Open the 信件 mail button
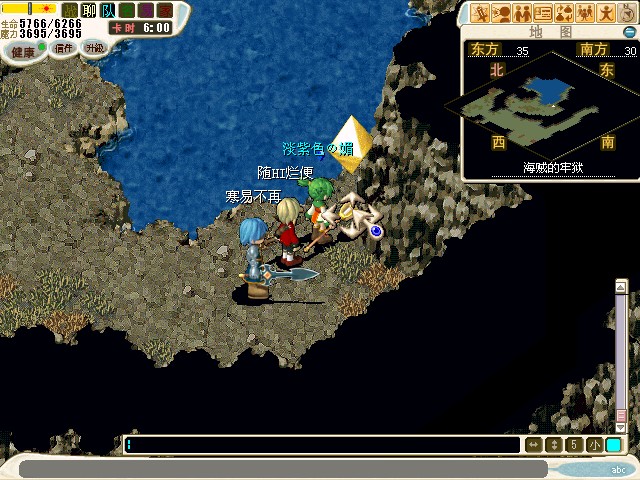 point(63,49)
